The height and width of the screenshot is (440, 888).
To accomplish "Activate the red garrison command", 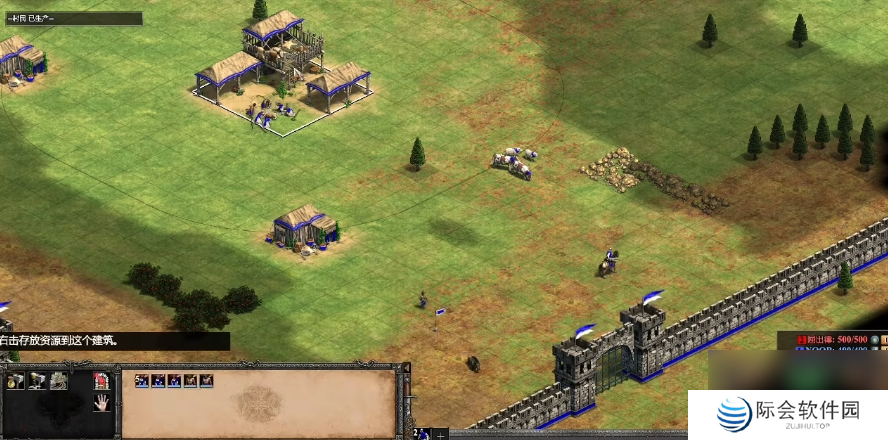I will click(101, 380).
